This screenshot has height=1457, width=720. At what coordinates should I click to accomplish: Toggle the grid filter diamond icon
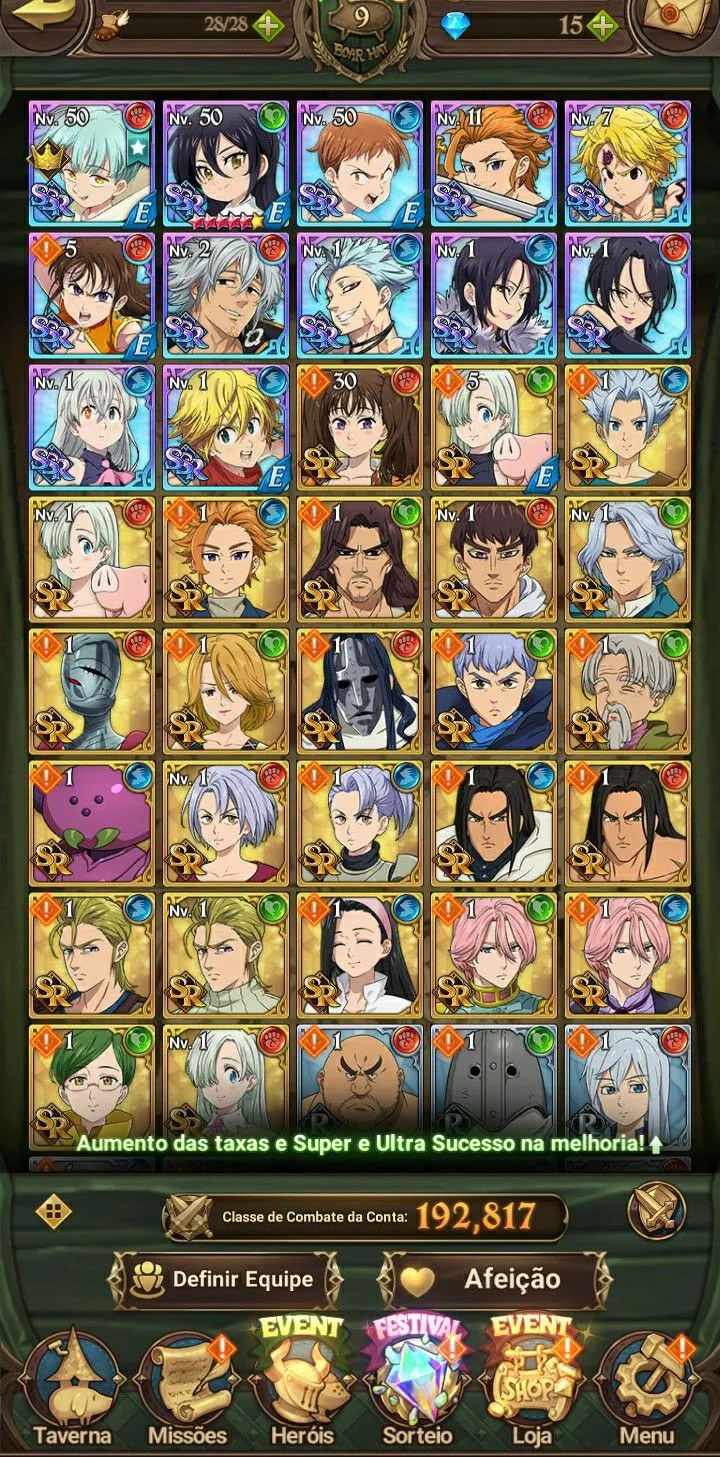tap(52, 1213)
